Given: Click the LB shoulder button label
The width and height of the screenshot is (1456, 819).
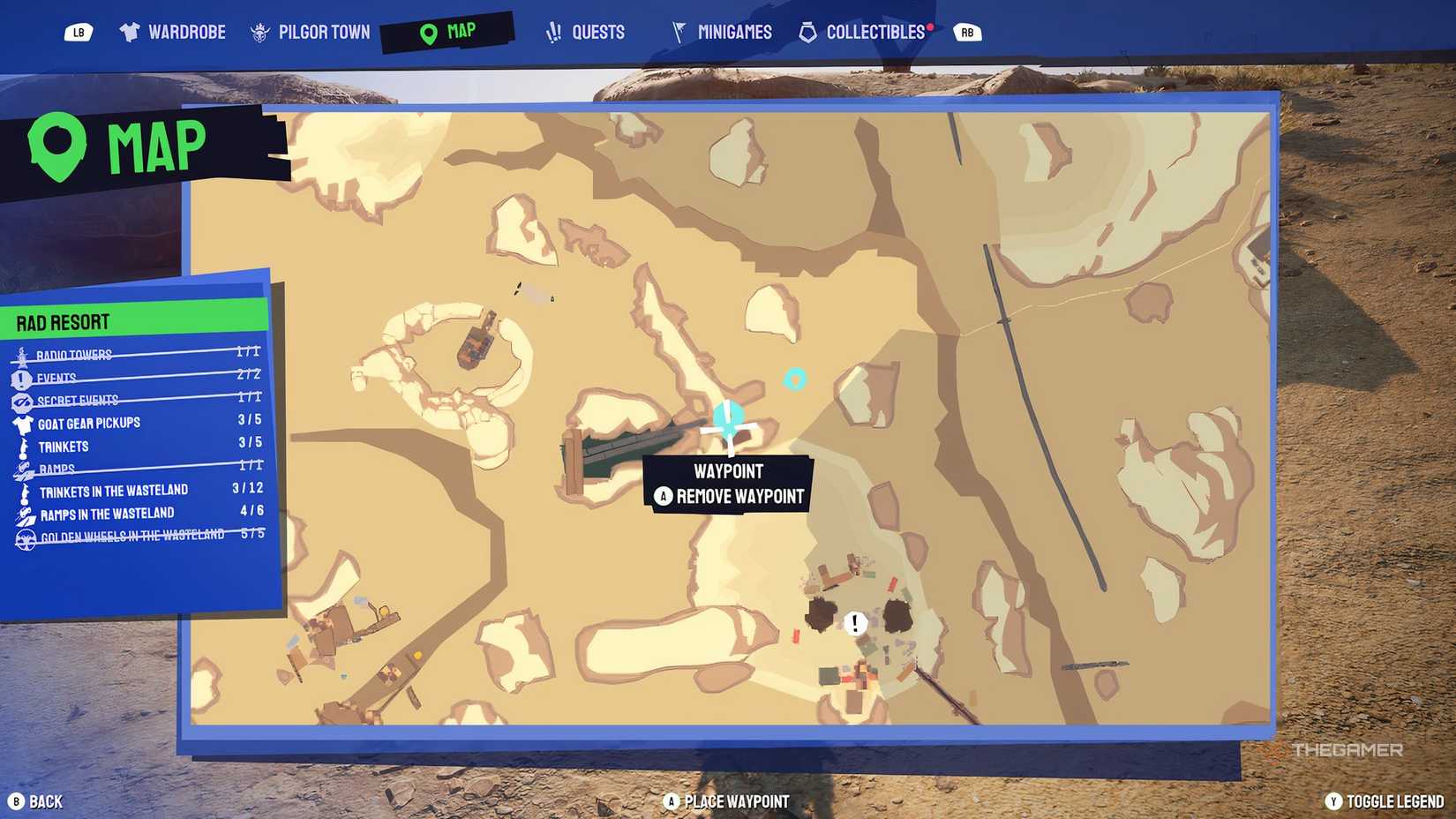Looking at the screenshot, I should point(77,31).
